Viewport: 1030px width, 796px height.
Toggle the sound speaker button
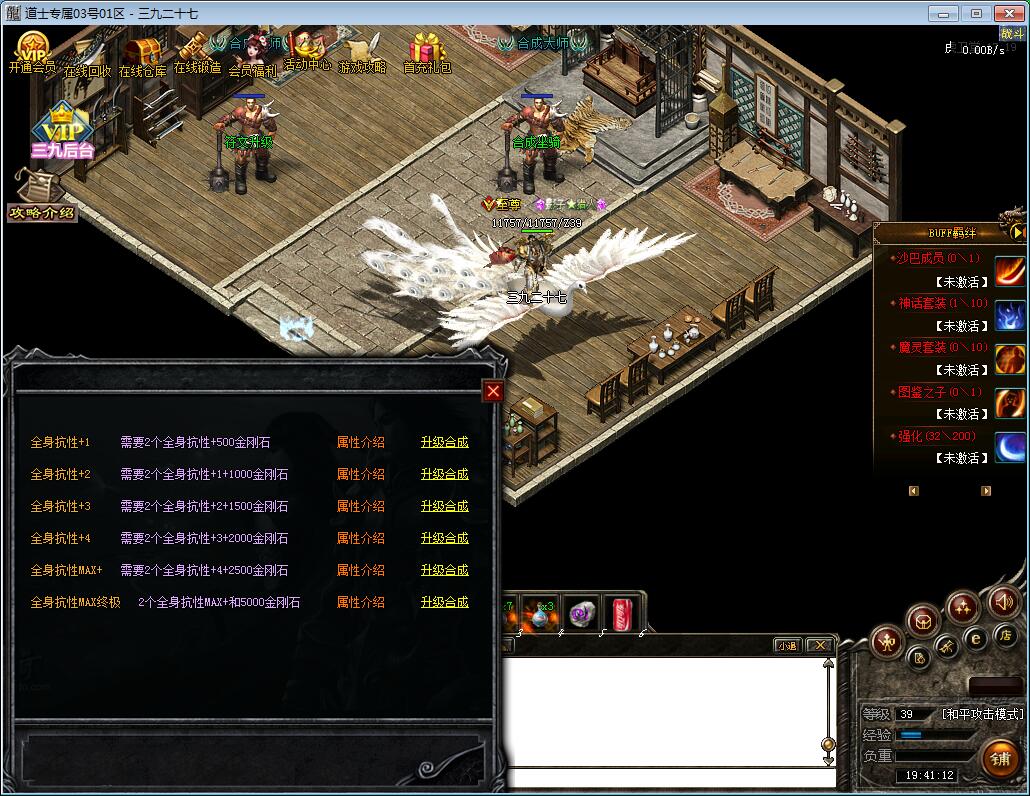[x=1003, y=602]
